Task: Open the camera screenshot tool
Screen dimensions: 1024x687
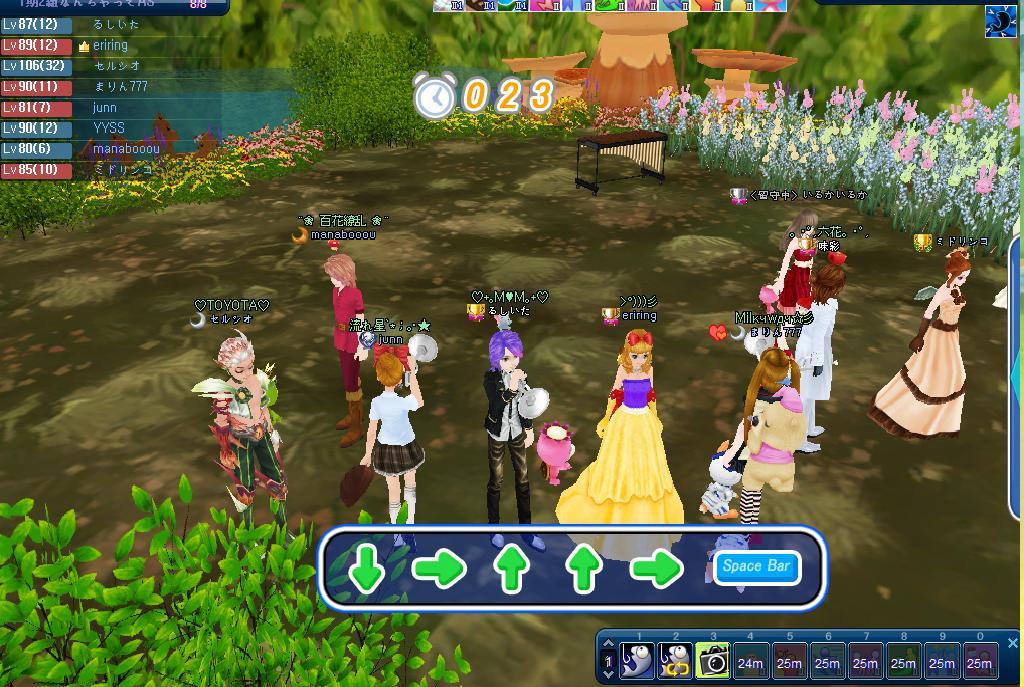Action: 713,661
